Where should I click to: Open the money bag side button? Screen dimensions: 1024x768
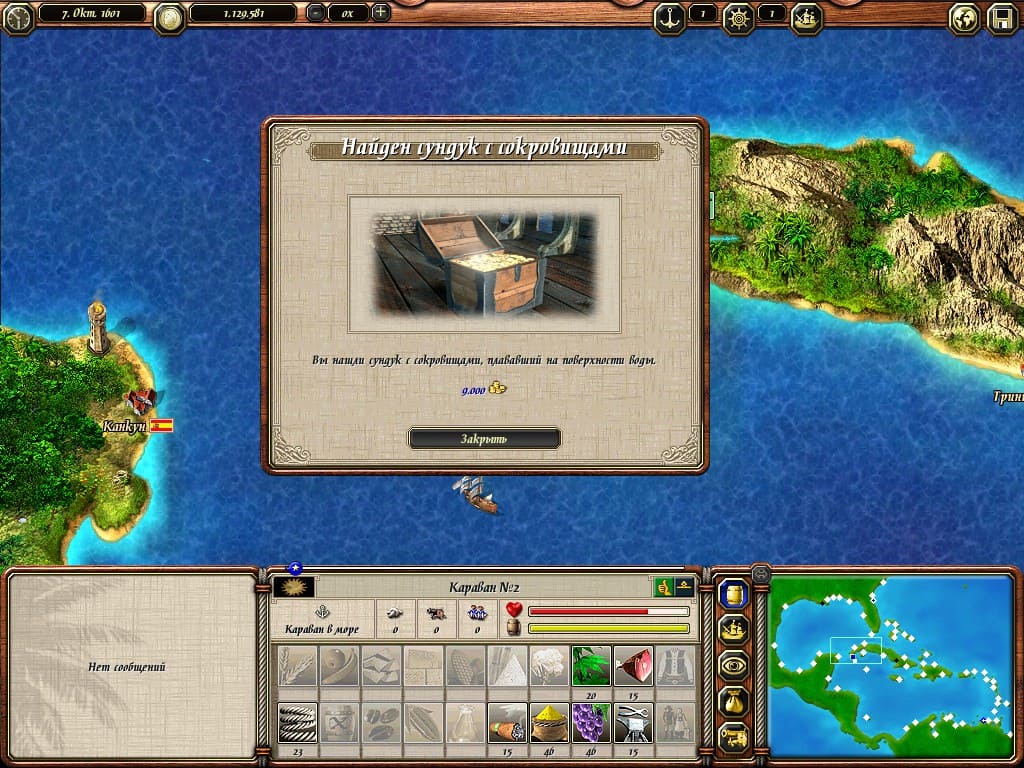[x=733, y=702]
